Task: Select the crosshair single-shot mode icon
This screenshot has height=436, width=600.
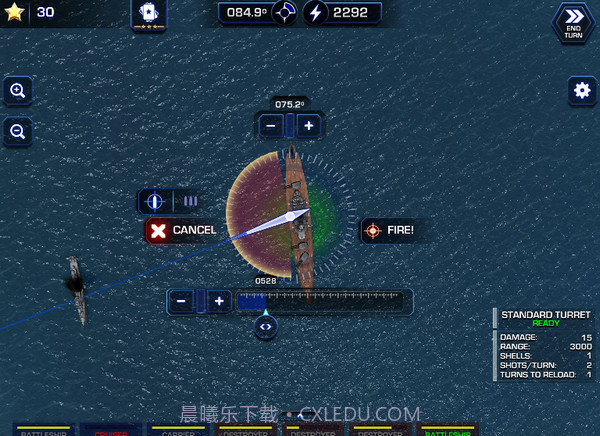Action: 155,201
